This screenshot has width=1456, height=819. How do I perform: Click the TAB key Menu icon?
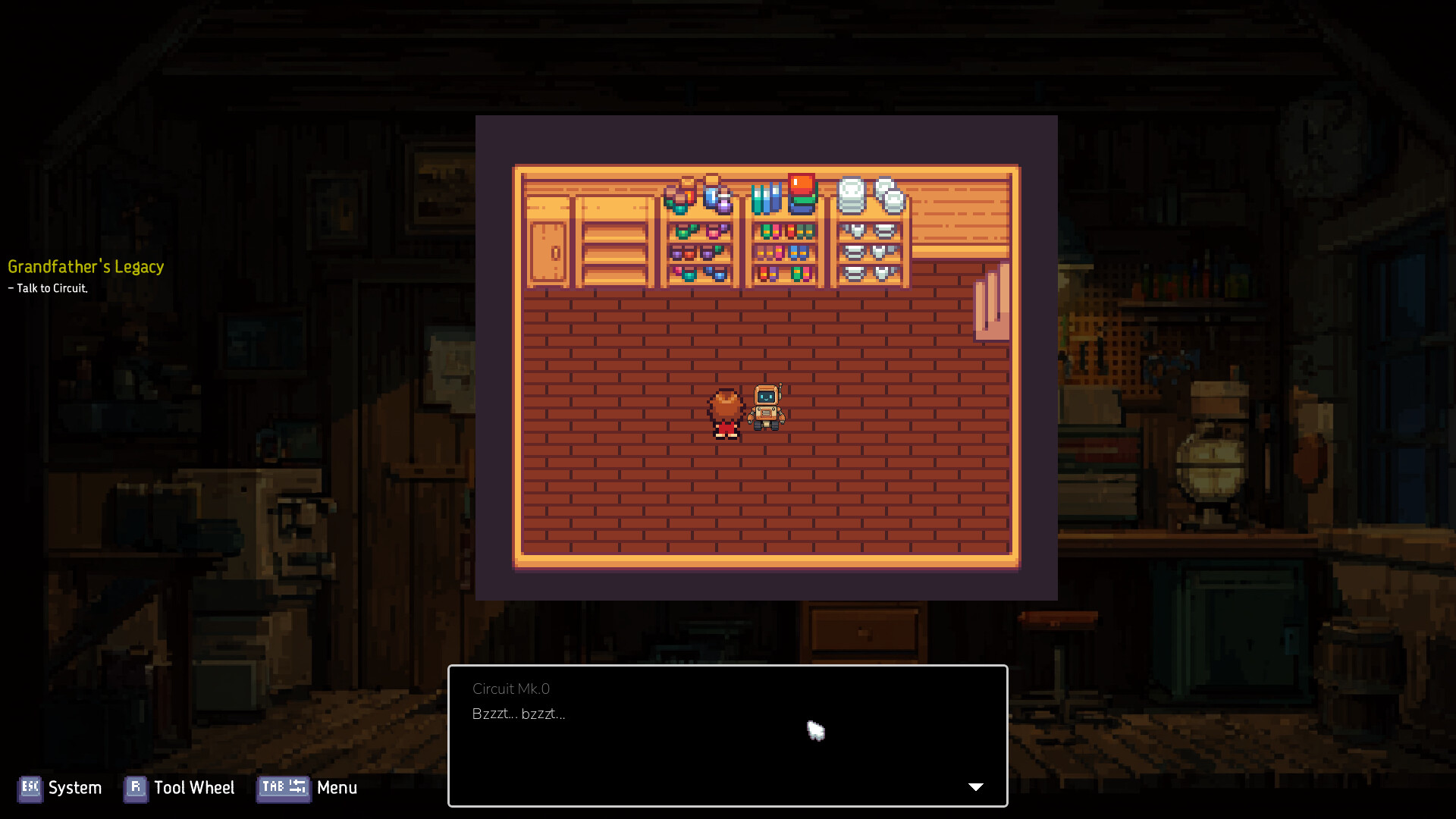coord(283,789)
